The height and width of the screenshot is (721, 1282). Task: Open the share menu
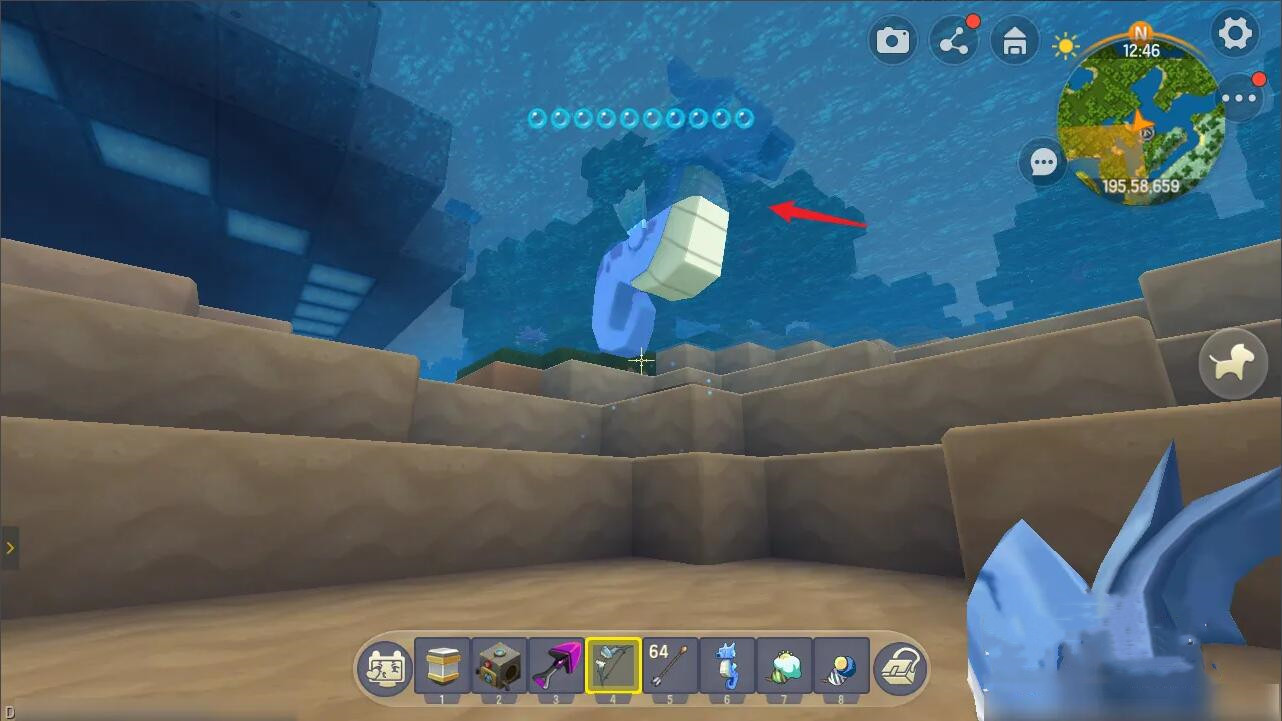(954, 41)
